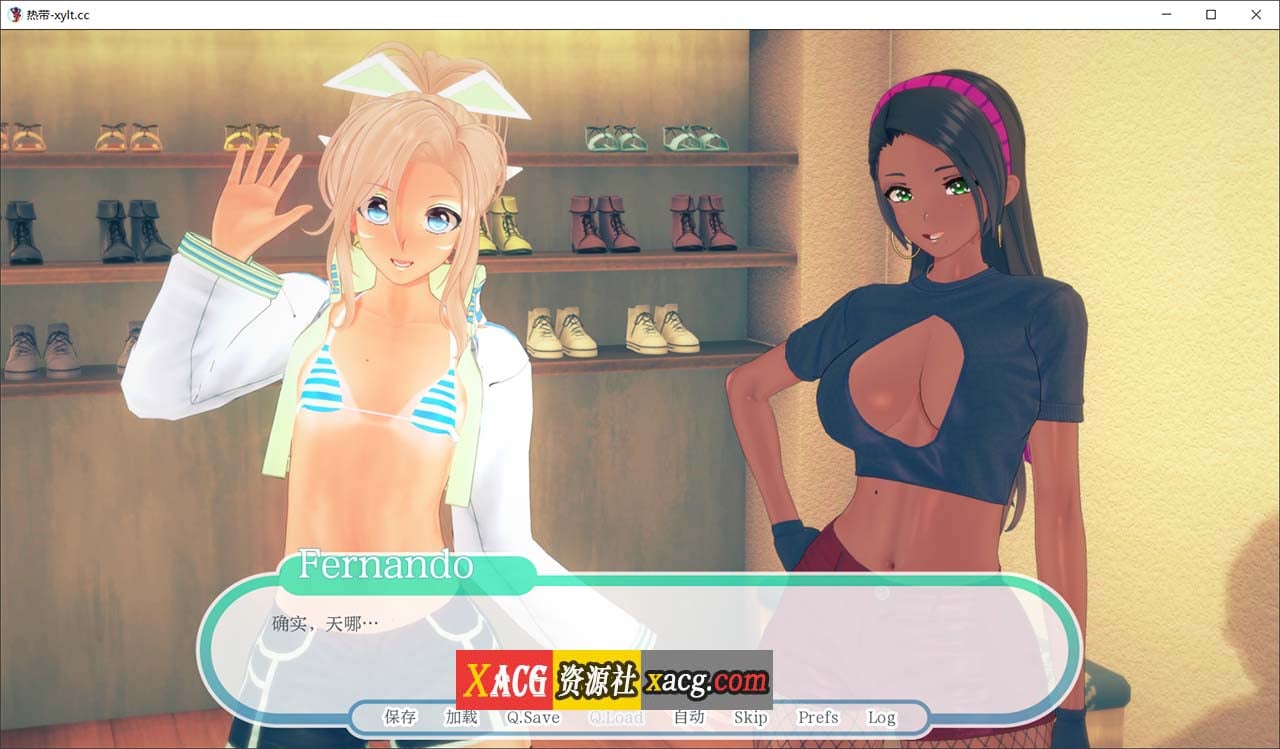Maximize the game window
Viewport: 1280px width, 749px height.
click(1210, 14)
